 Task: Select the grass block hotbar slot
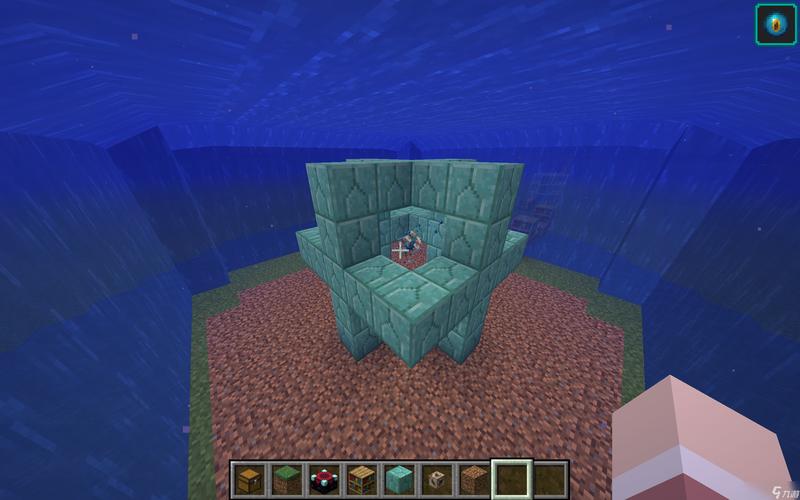[287, 479]
